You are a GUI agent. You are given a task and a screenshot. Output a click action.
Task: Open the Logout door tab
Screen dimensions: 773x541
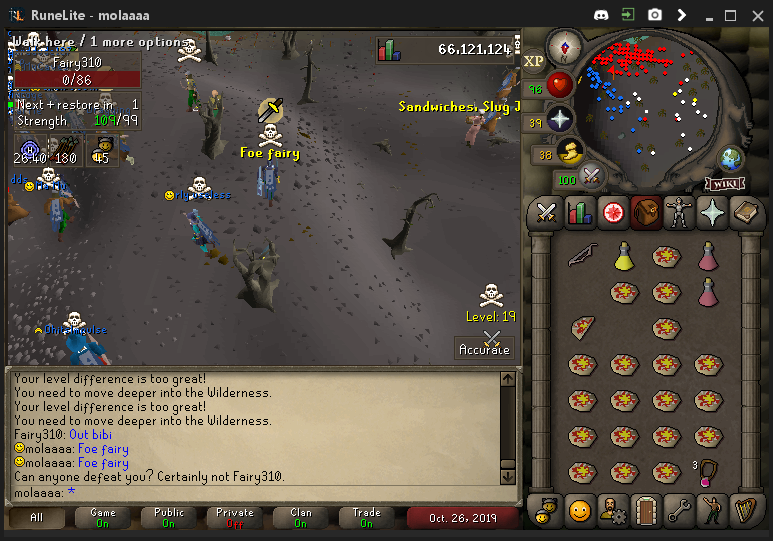pos(646,510)
